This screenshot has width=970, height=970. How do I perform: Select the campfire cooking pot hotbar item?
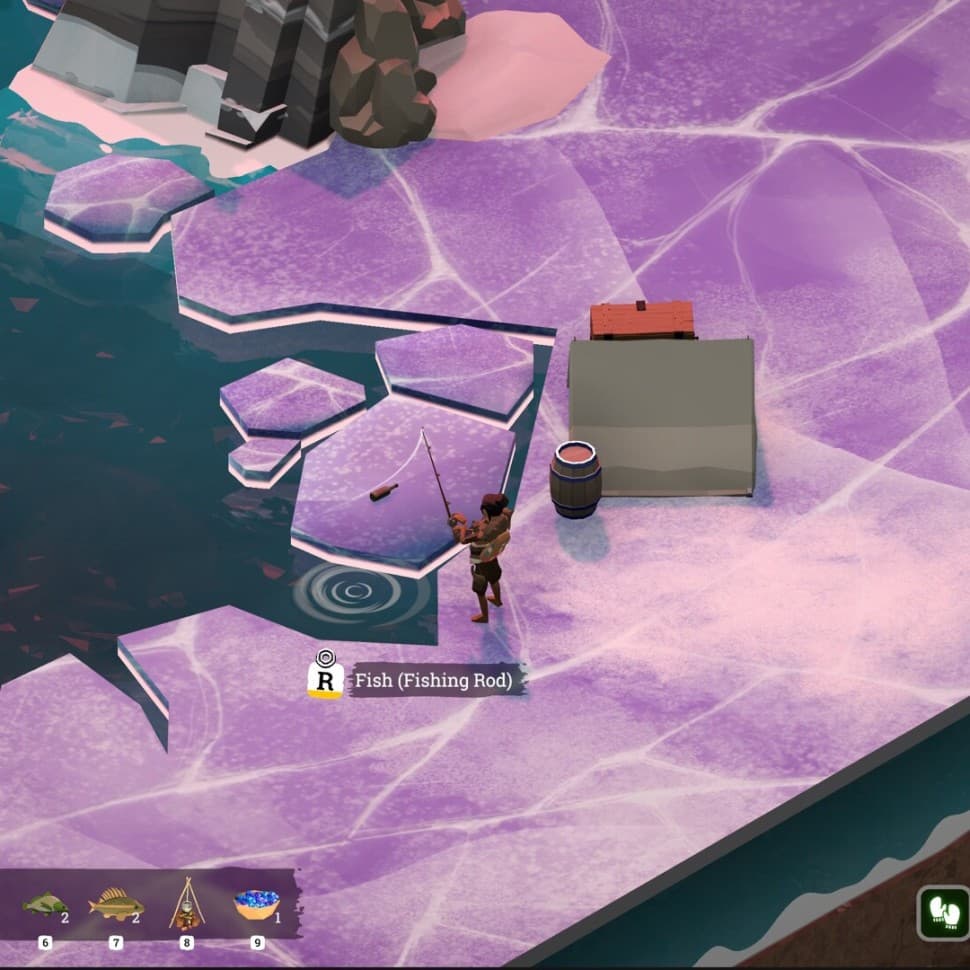(x=185, y=903)
